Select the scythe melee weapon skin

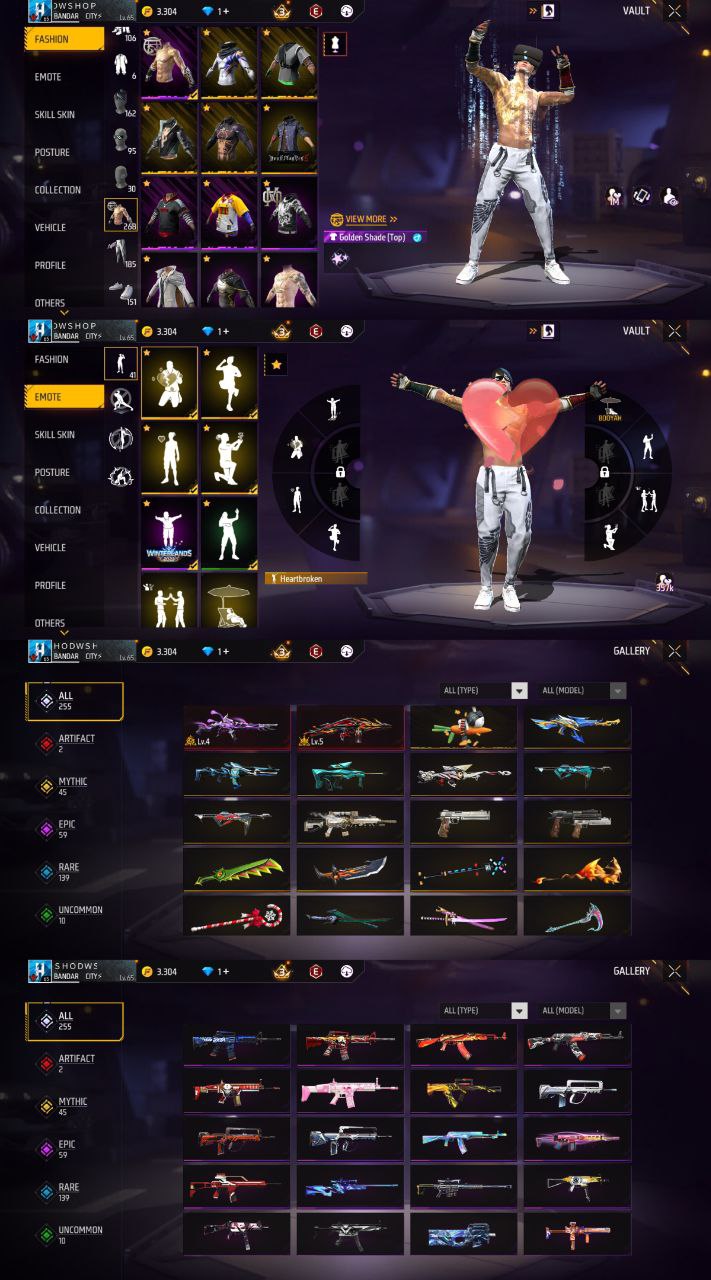pos(577,915)
